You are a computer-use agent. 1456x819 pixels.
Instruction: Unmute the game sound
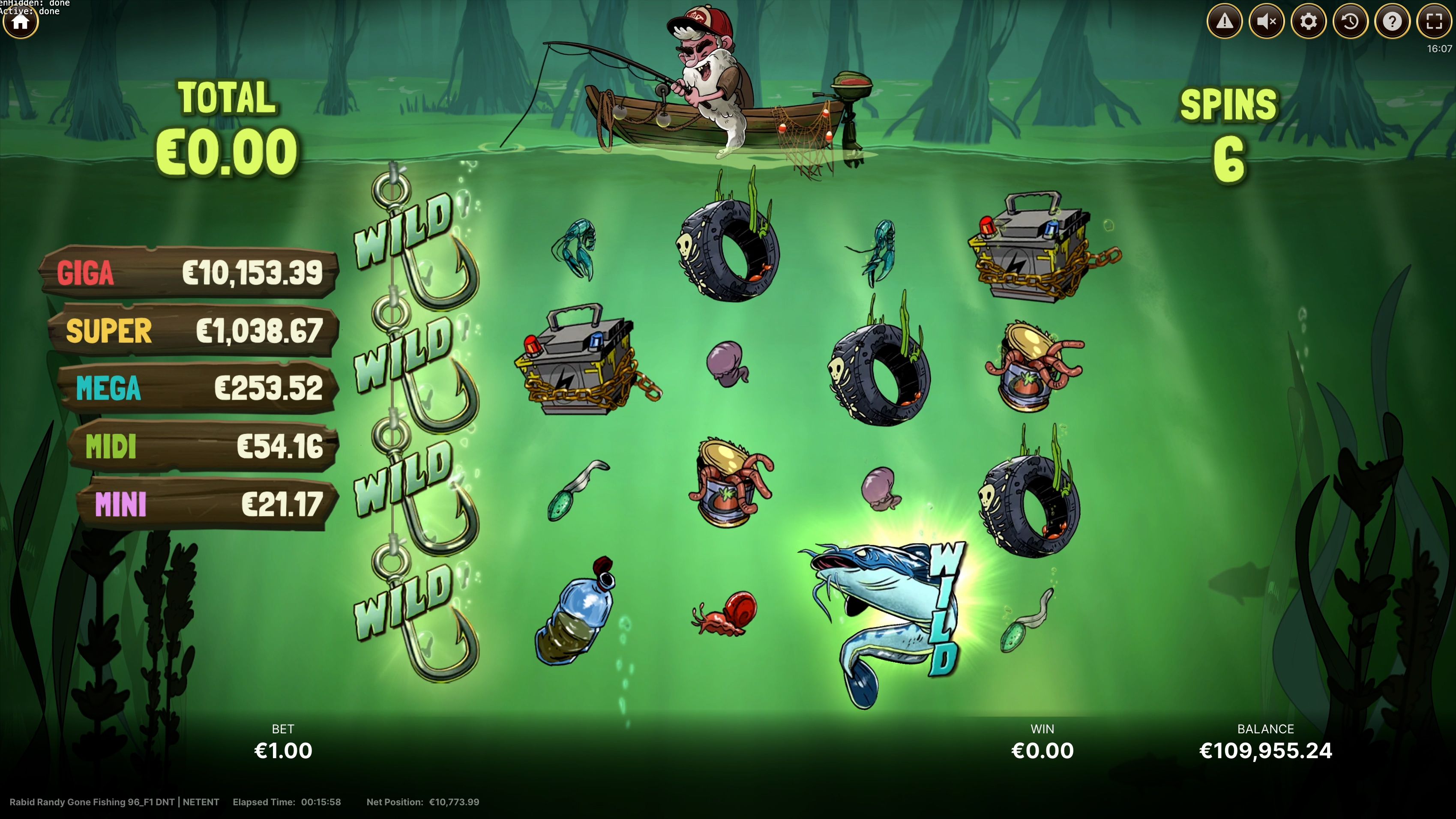click(1267, 21)
